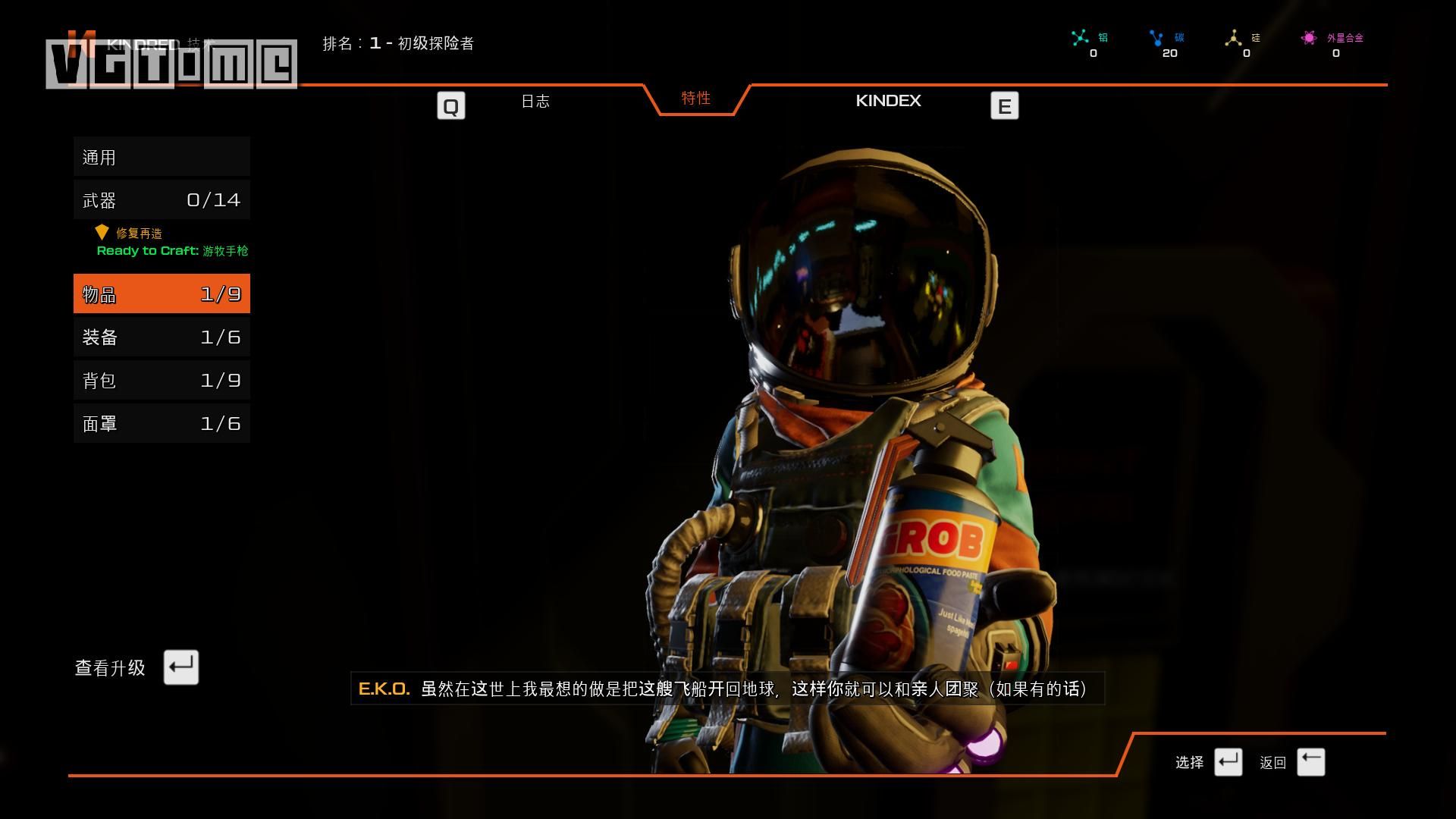Open the KINDEX tab
The height and width of the screenshot is (819, 1456).
pos(888,101)
